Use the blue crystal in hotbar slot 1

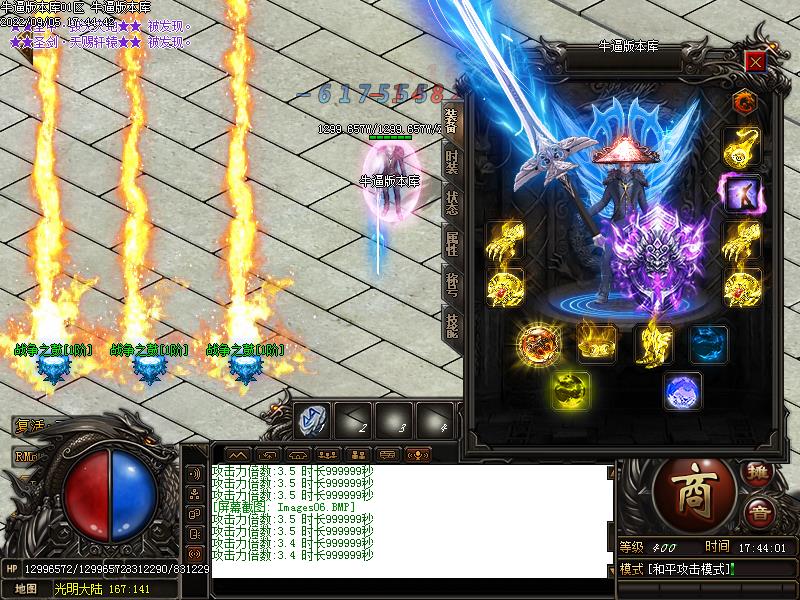pos(312,419)
